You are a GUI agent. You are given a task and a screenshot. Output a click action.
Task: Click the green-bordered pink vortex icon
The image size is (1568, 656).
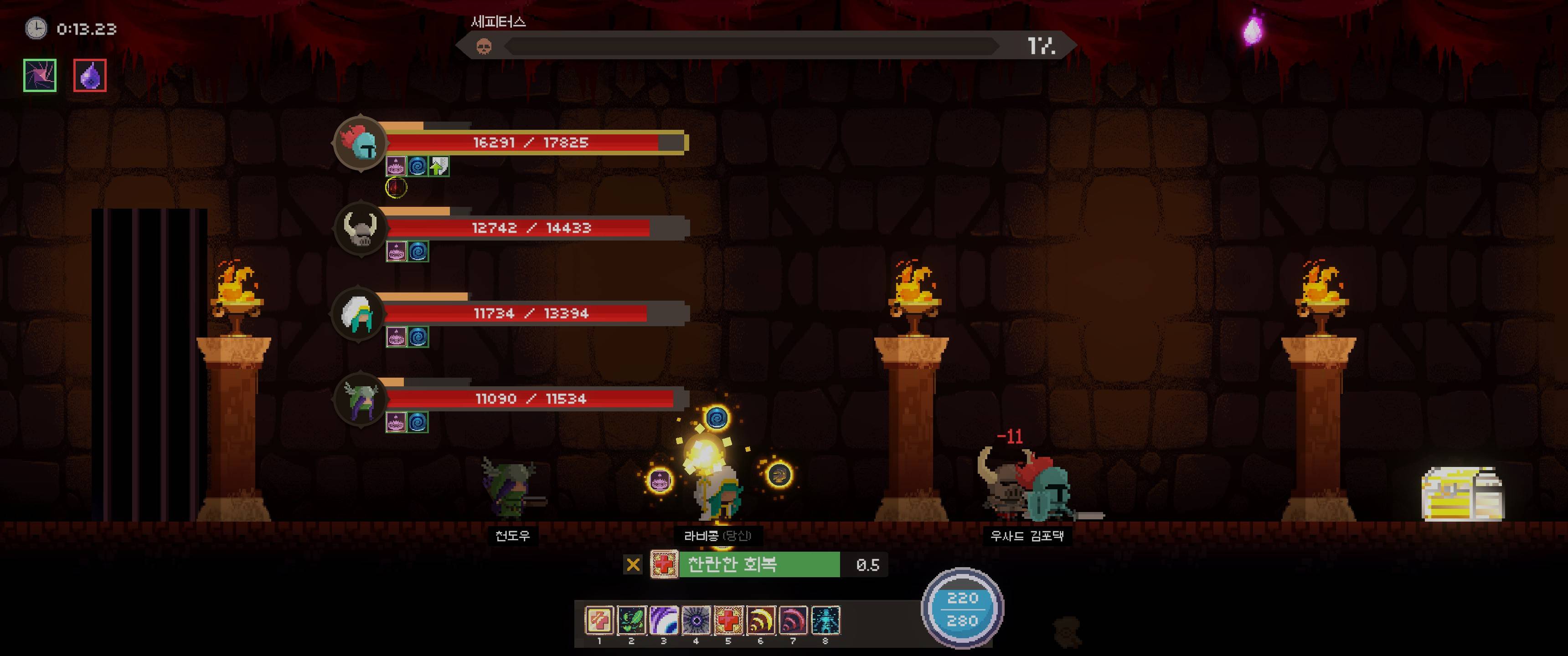coord(40,76)
